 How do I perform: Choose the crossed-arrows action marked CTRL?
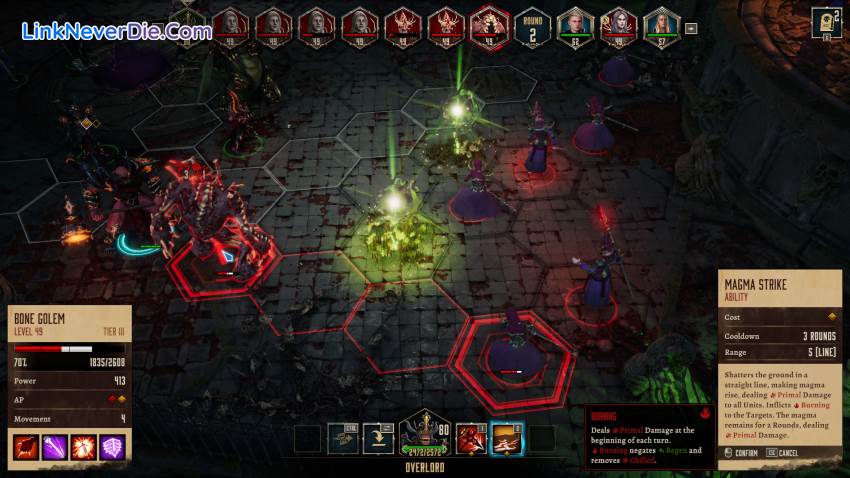[345, 438]
